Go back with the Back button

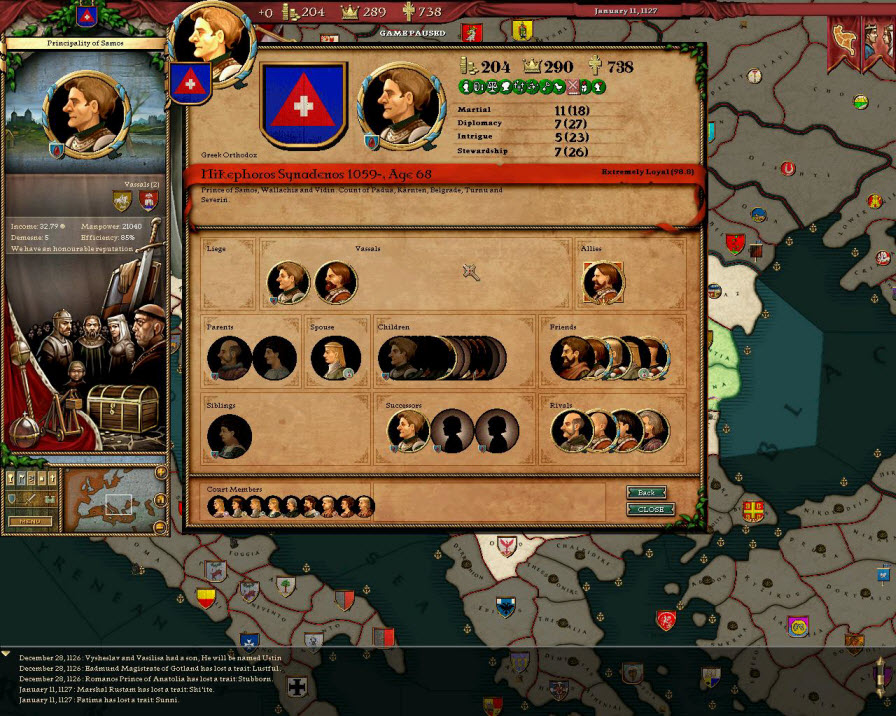pyautogui.click(x=646, y=493)
